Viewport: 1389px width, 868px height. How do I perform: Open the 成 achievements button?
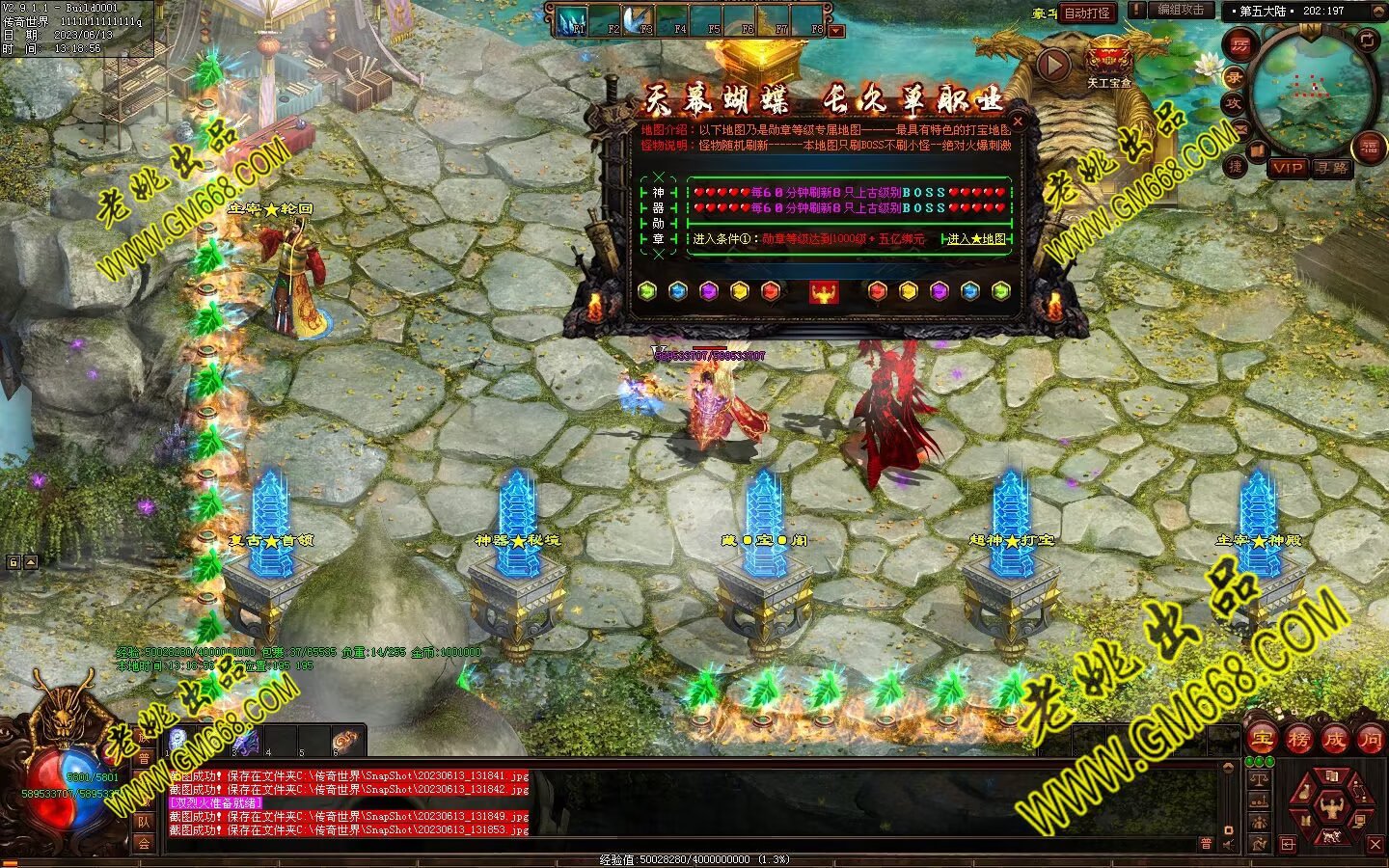coord(1335,740)
